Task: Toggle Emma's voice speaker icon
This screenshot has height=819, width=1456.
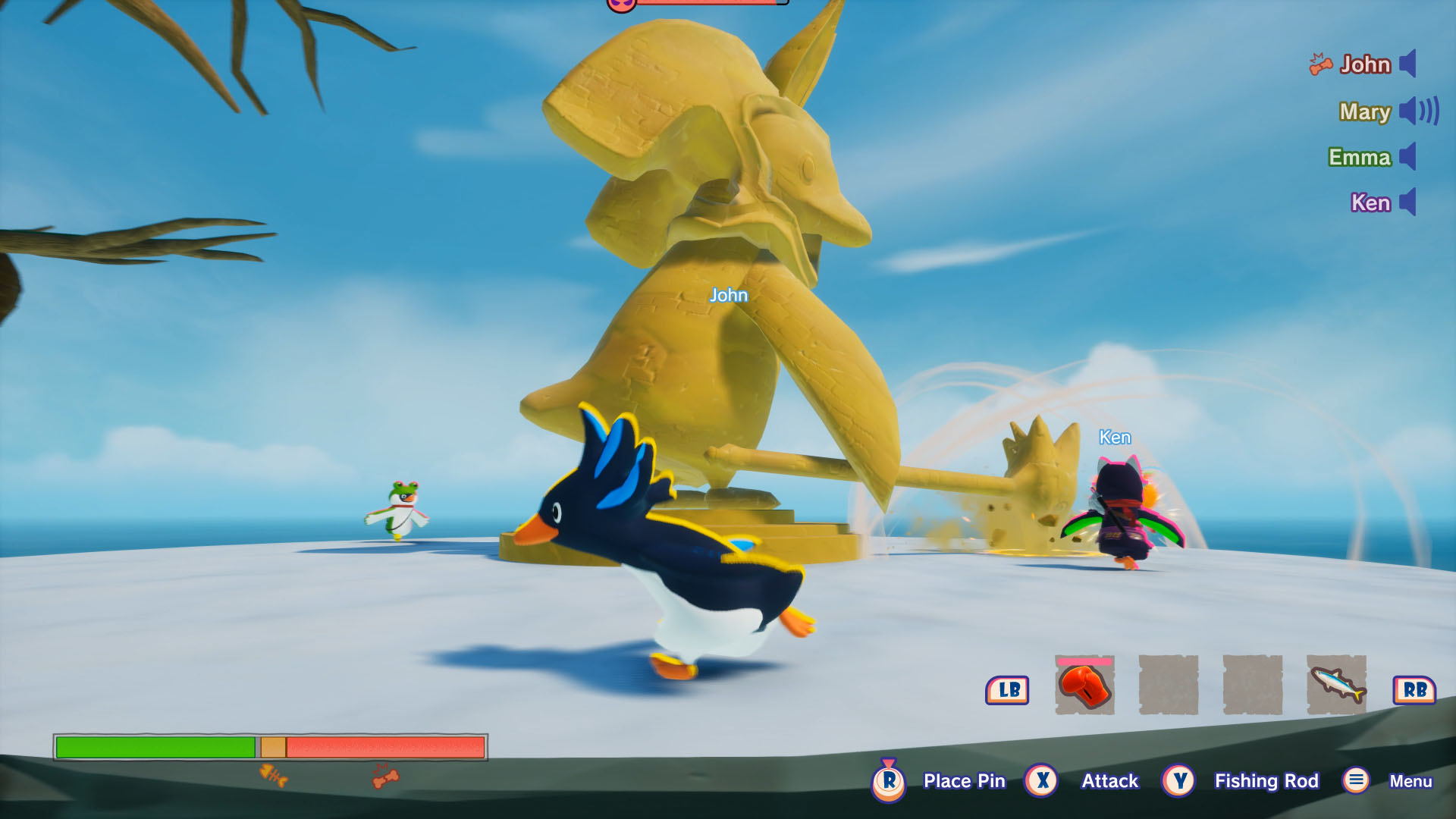Action: [1408, 157]
